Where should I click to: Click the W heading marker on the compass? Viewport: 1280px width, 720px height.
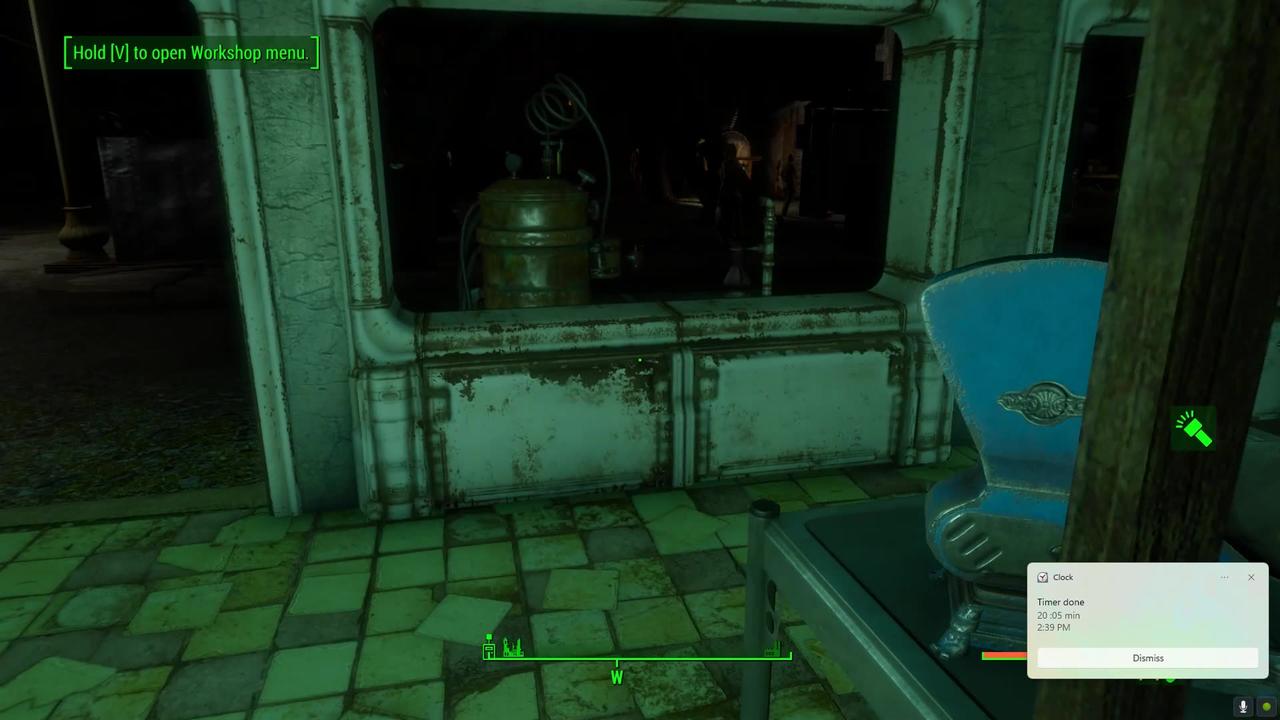tap(616, 677)
